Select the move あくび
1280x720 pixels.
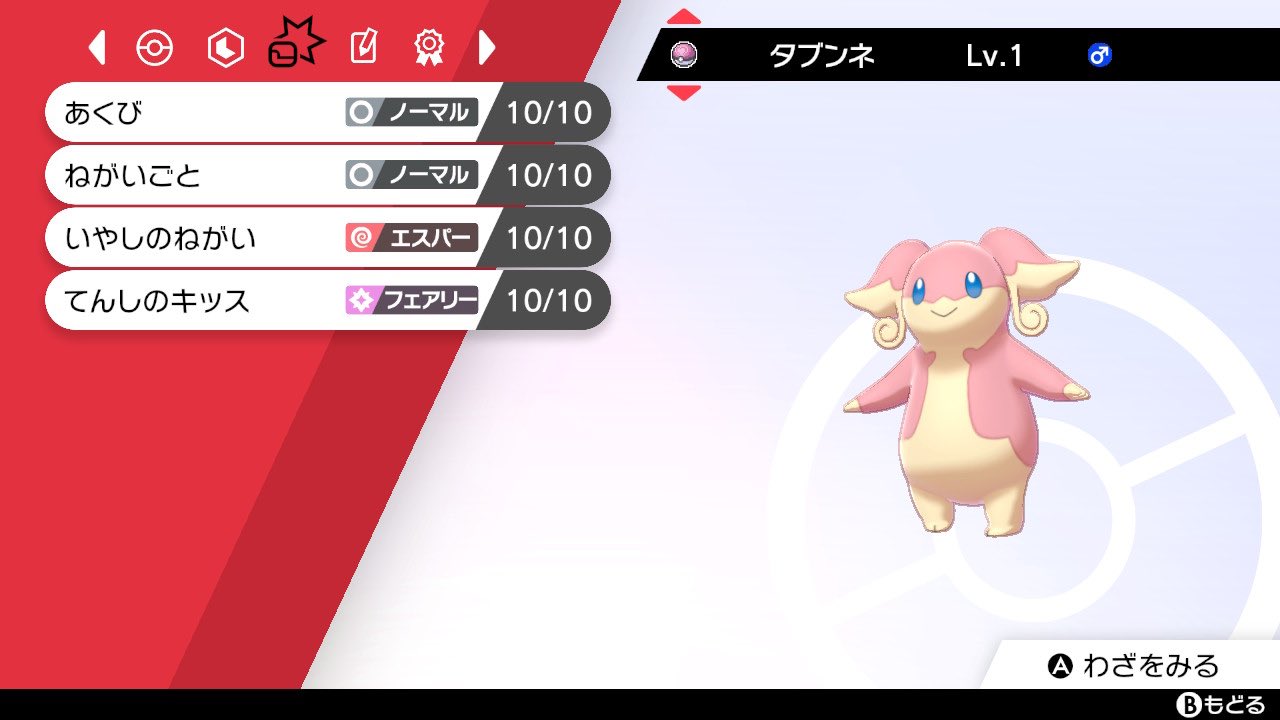coord(200,113)
